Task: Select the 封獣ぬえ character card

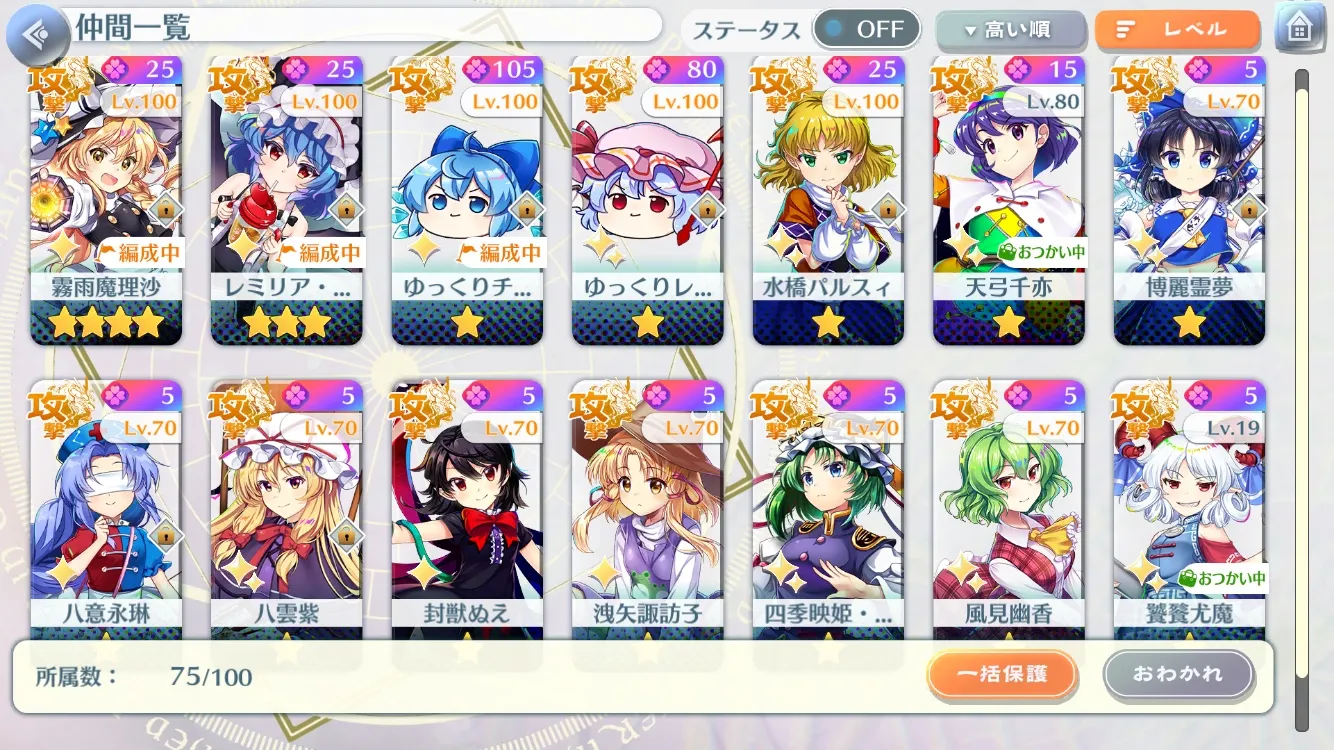Action: (467, 510)
